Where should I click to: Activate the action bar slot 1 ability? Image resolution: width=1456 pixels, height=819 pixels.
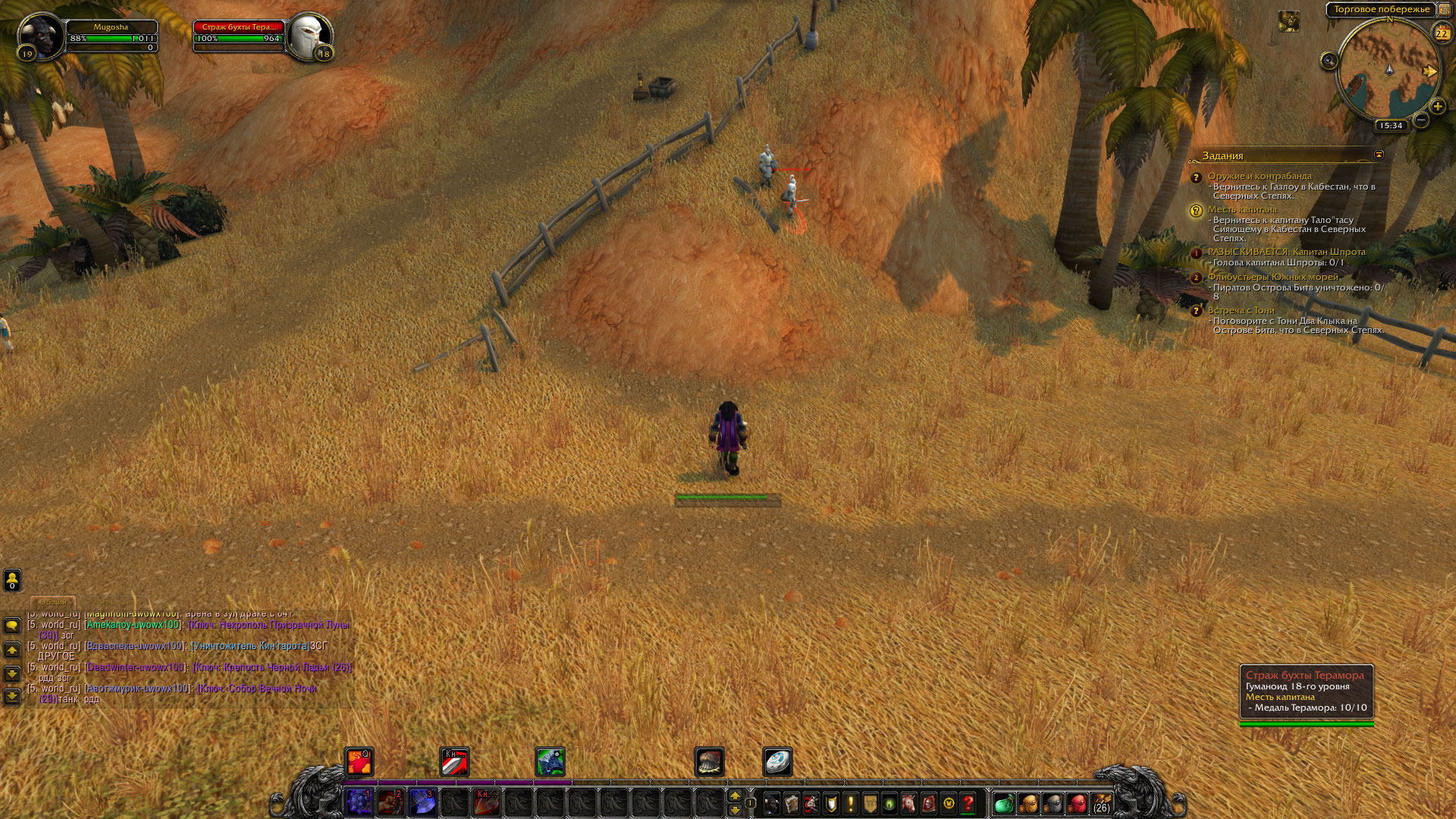359,802
